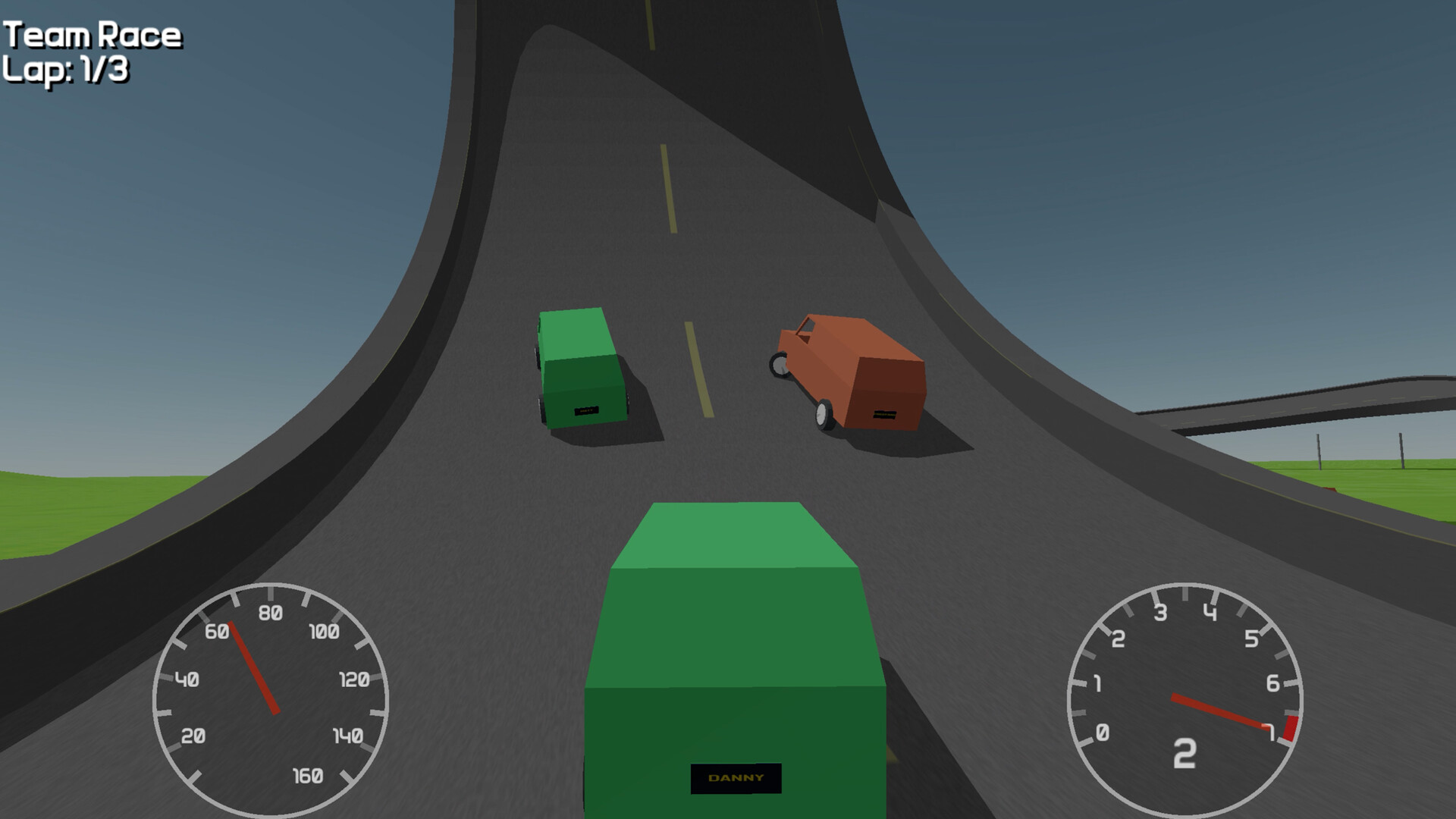1456x819 pixels.
Task: Select the DANNY license plate
Action: pos(736,777)
